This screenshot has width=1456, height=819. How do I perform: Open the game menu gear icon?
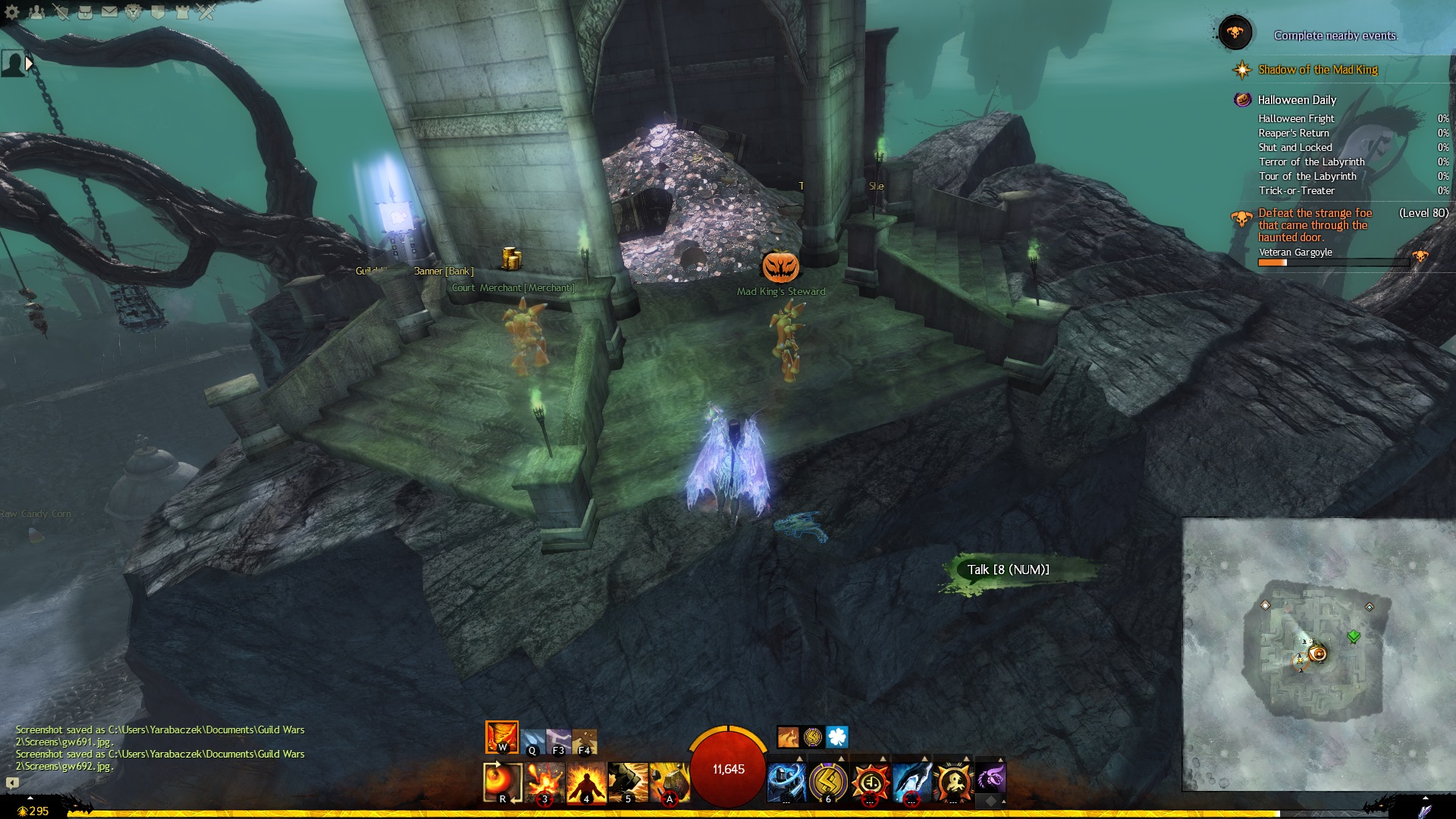(x=12, y=12)
